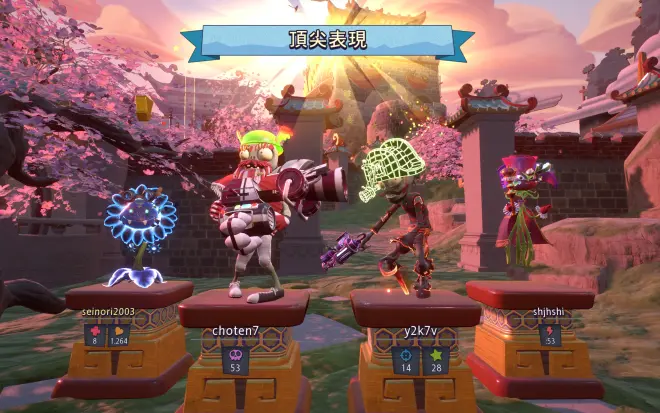Select player seinori2003's name tag
The height and width of the screenshot is (413, 660).
point(108,312)
